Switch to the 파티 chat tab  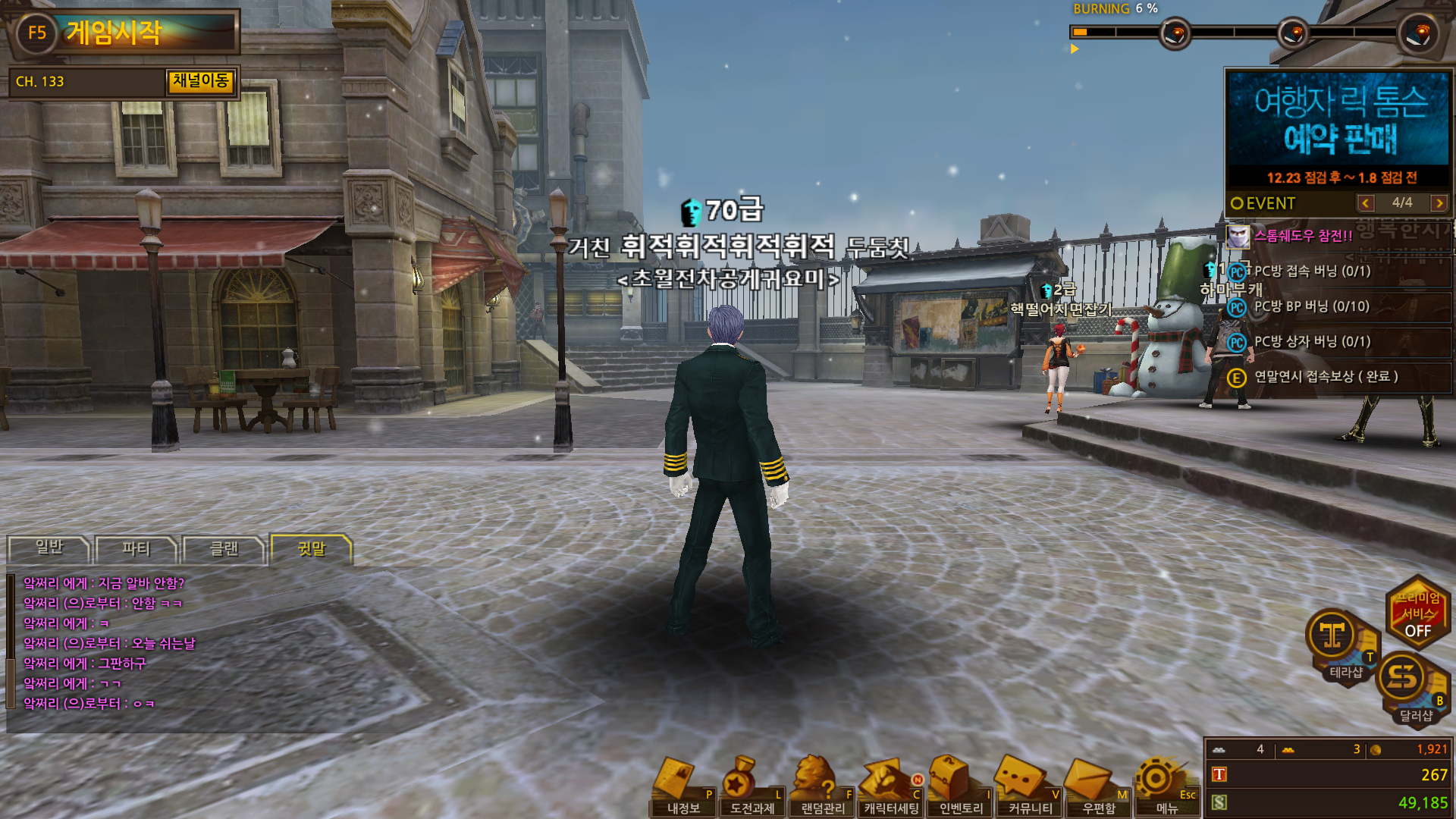pos(136,549)
